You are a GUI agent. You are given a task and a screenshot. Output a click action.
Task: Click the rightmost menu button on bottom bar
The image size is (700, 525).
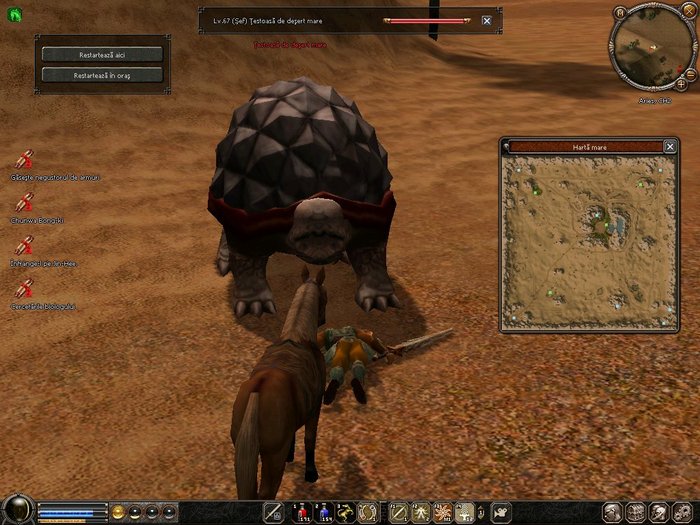click(689, 512)
